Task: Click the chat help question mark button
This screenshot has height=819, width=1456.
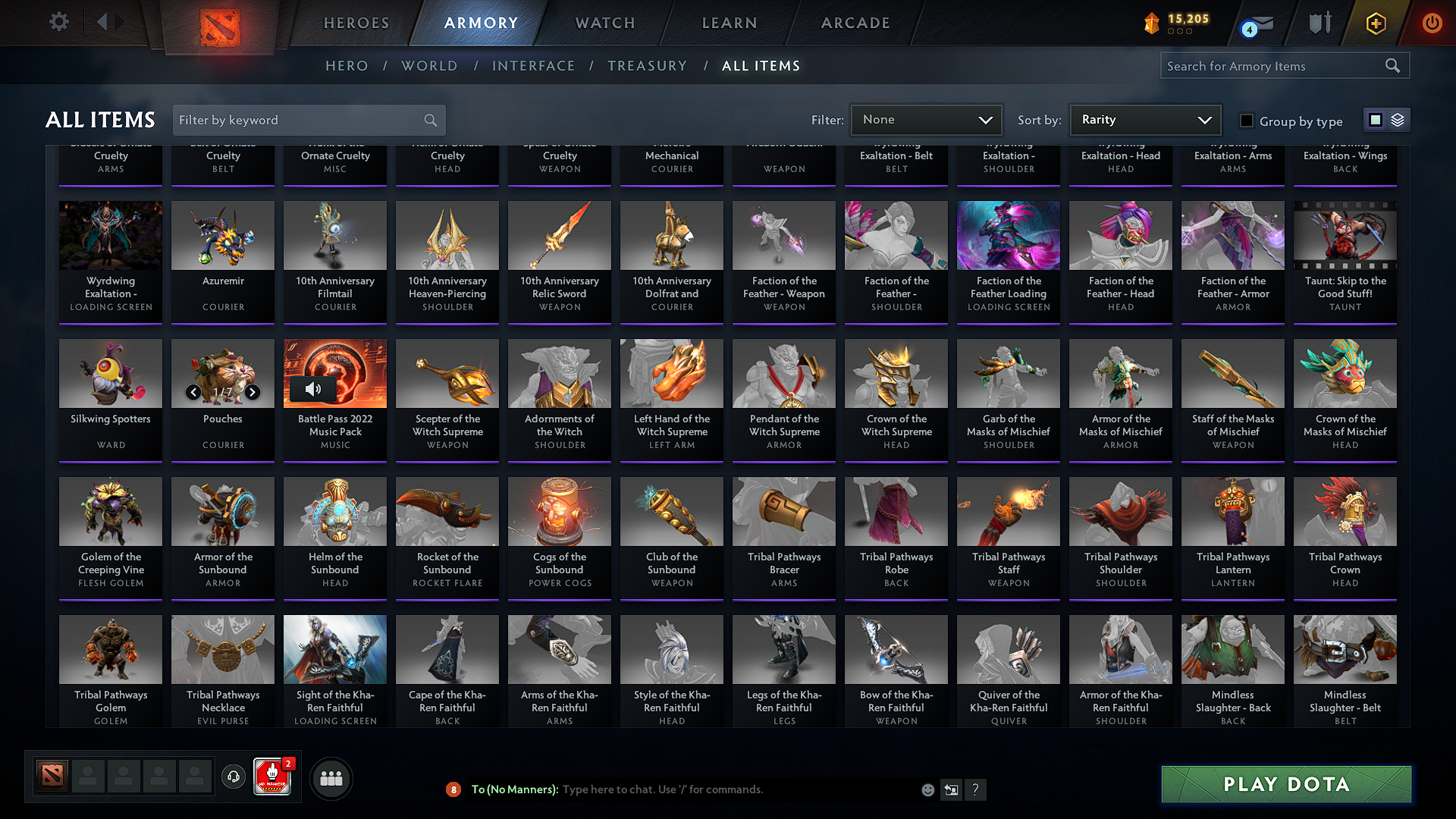Action: tap(976, 789)
